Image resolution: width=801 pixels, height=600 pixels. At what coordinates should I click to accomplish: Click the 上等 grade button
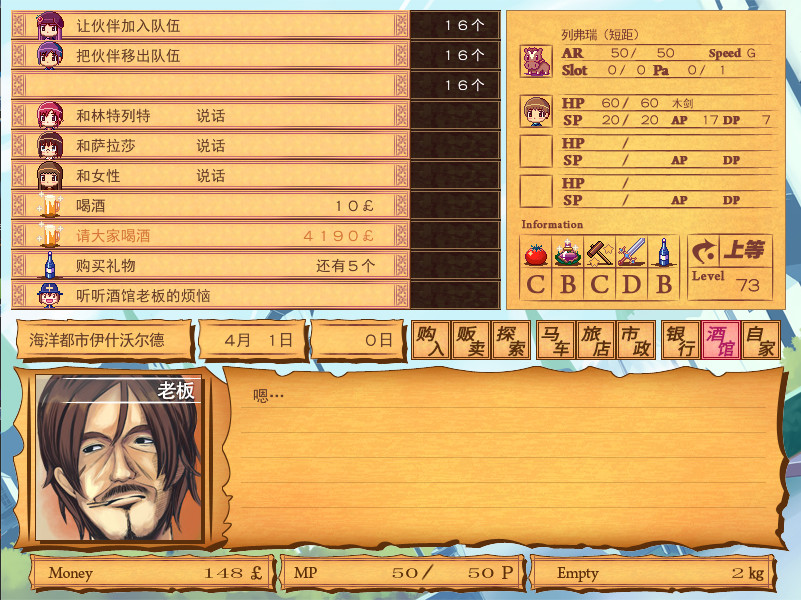pos(730,250)
